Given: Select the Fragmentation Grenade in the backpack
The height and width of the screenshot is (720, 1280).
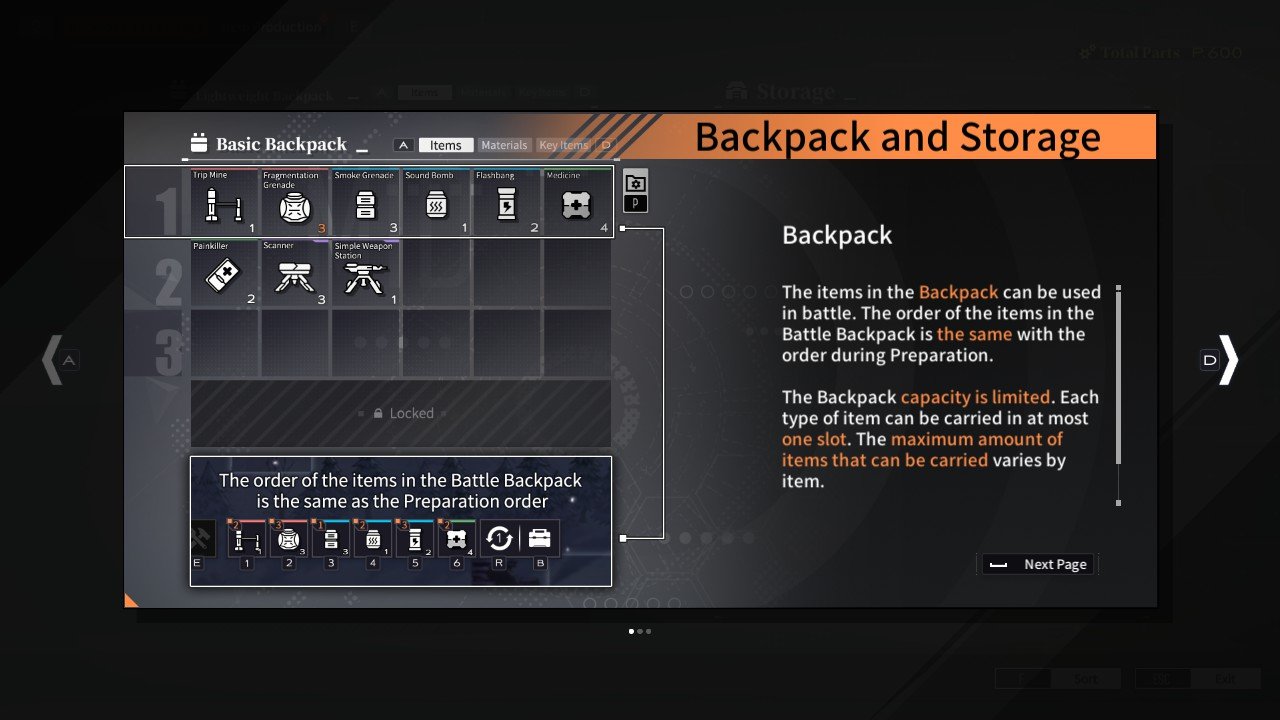Looking at the screenshot, I should [x=294, y=202].
